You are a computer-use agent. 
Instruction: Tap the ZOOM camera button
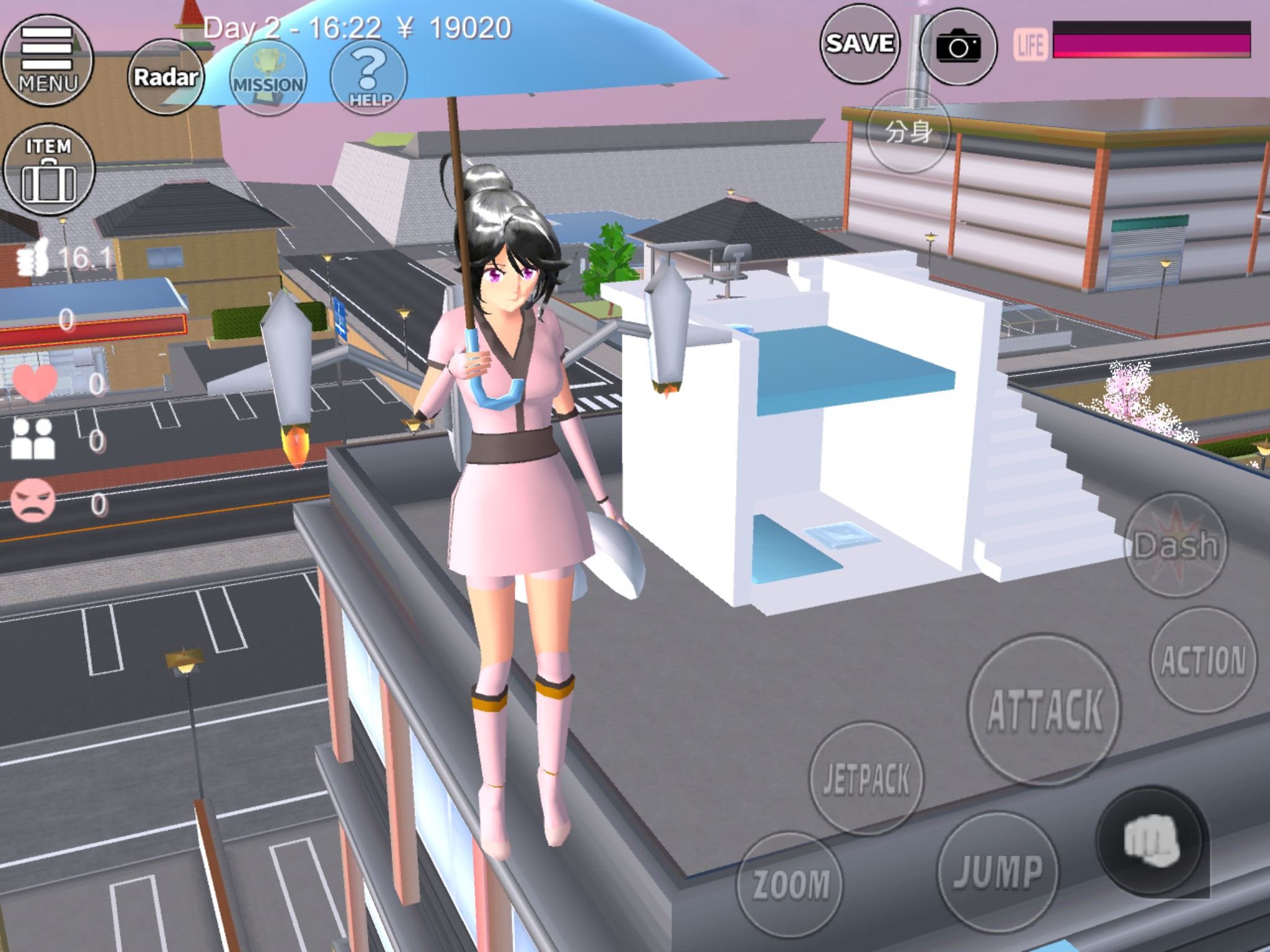pyautogui.click(x=790, y=884)
